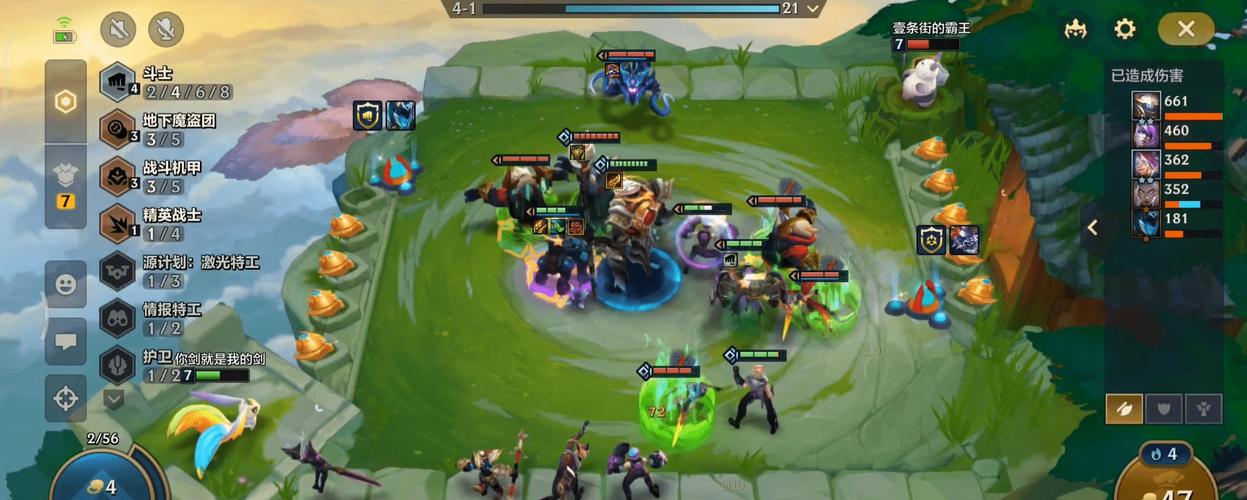Tap the crosshair locate button

point(66,399)
